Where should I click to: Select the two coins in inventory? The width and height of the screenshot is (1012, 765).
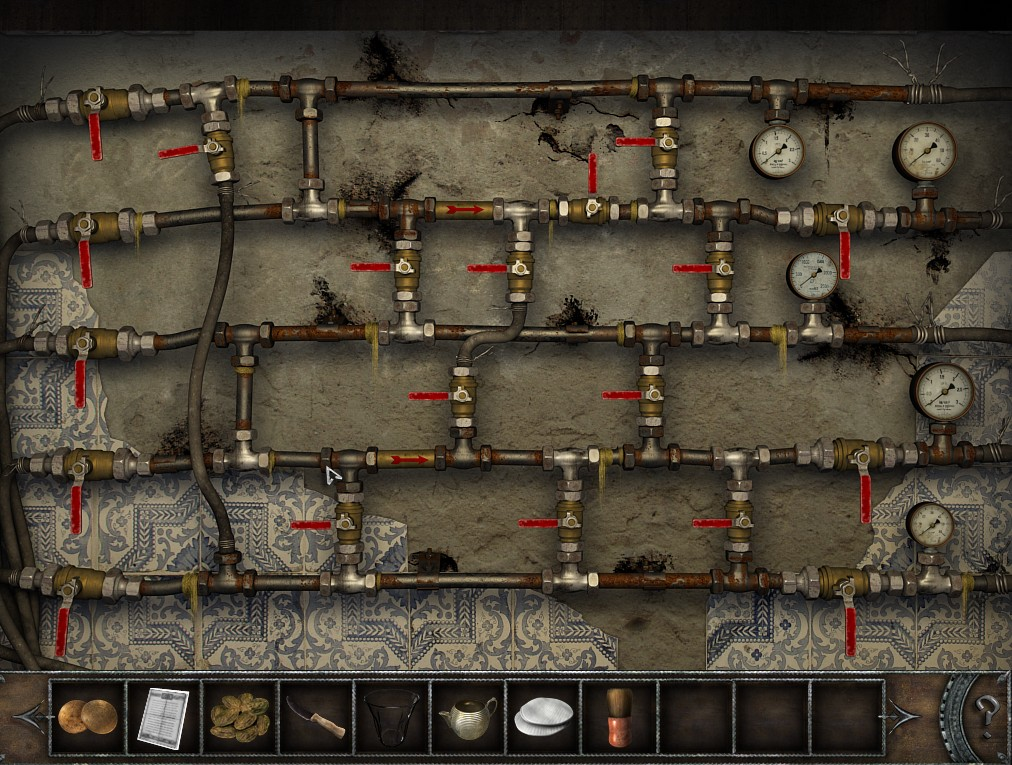[x=86, y=717]
